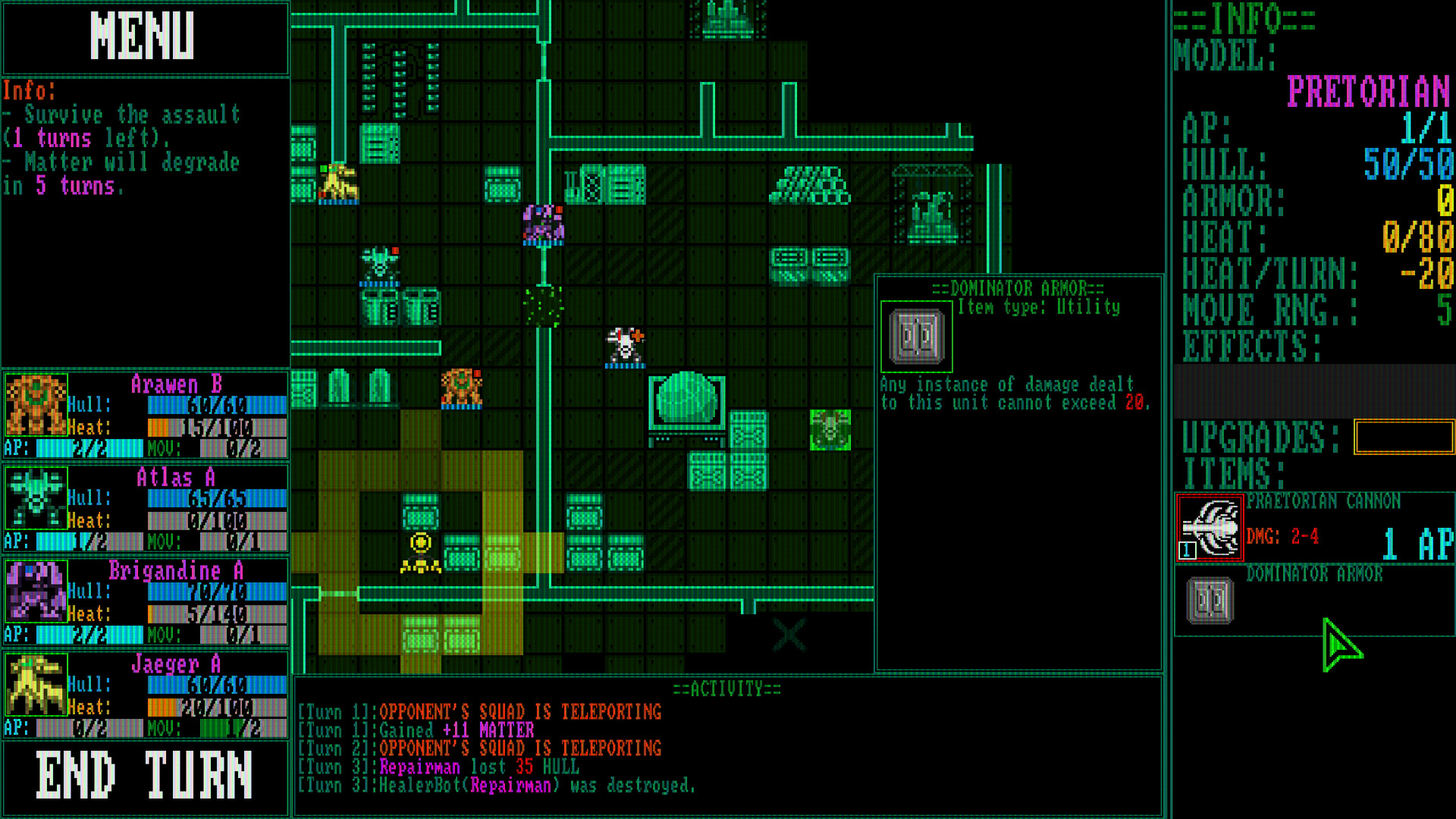Select Atlas A's mech portrait

(x=36, y=499)
